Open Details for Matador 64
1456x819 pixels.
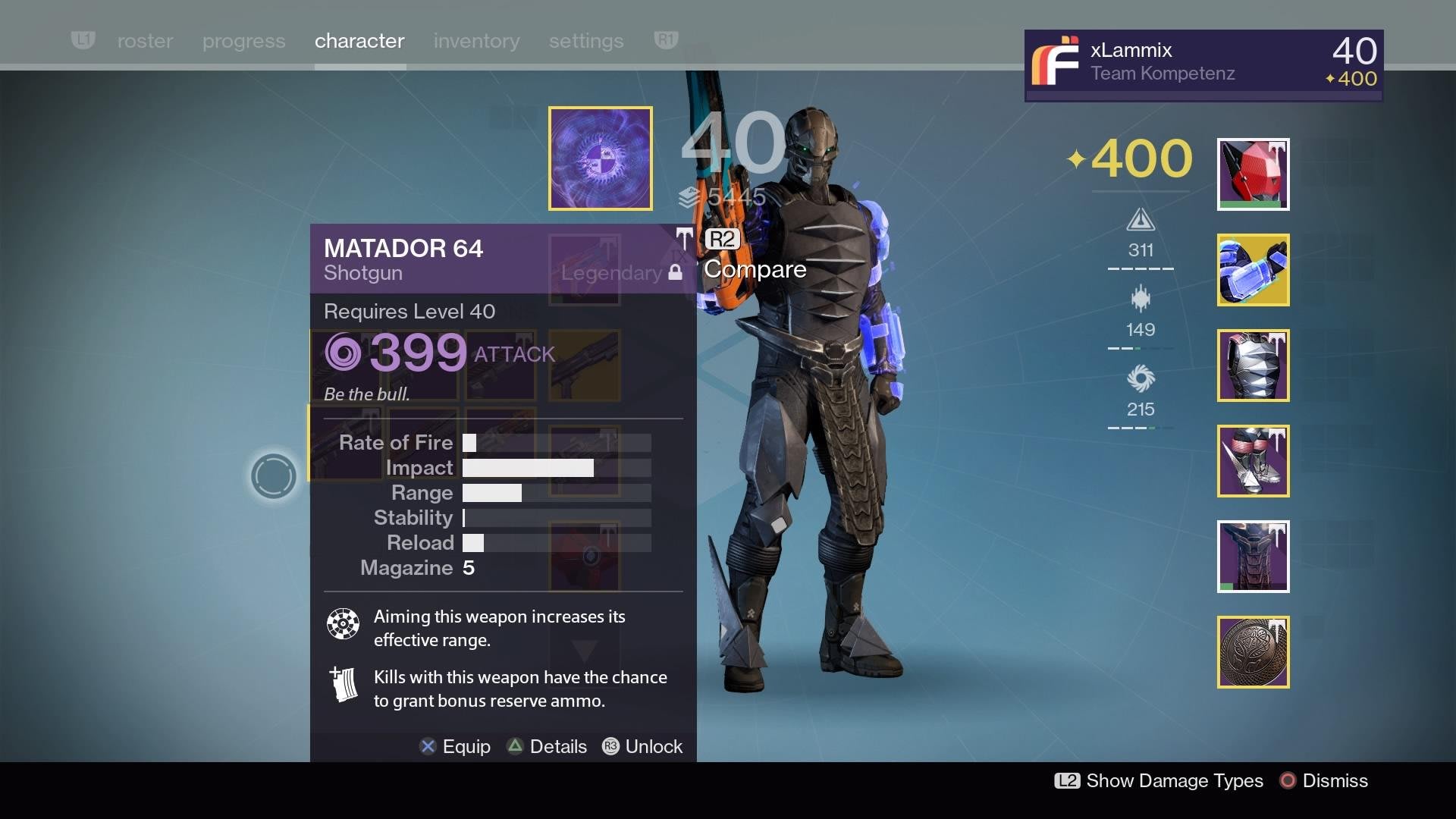click(x=547, y=746)
